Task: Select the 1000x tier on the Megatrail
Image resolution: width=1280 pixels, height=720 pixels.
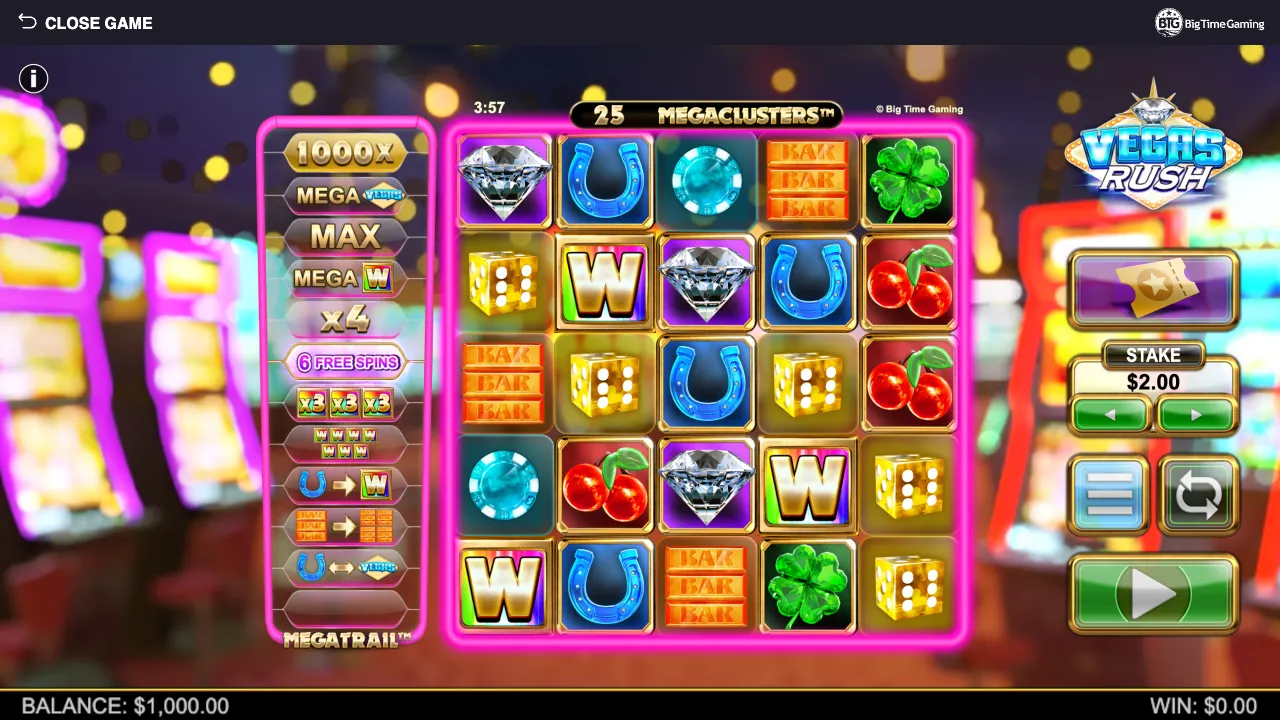Action: (345, 153)
